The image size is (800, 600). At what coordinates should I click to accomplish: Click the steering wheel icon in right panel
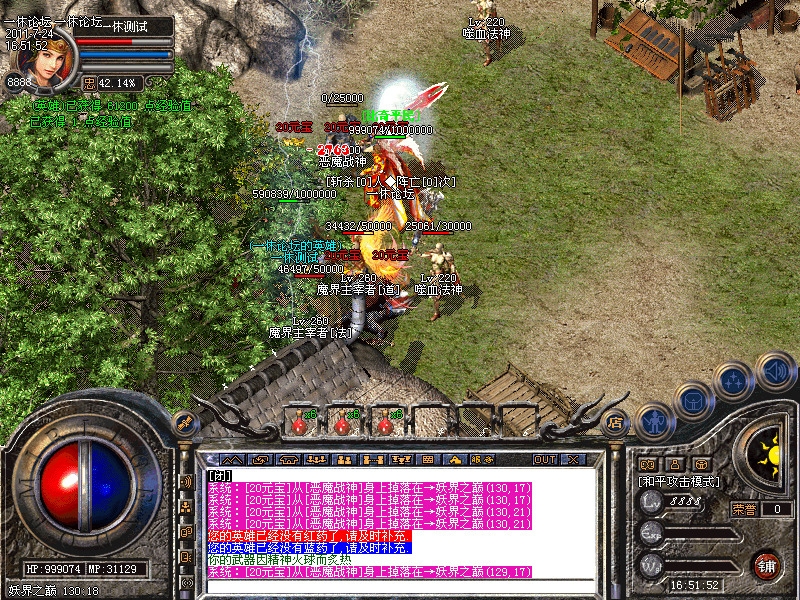(702, 465)
